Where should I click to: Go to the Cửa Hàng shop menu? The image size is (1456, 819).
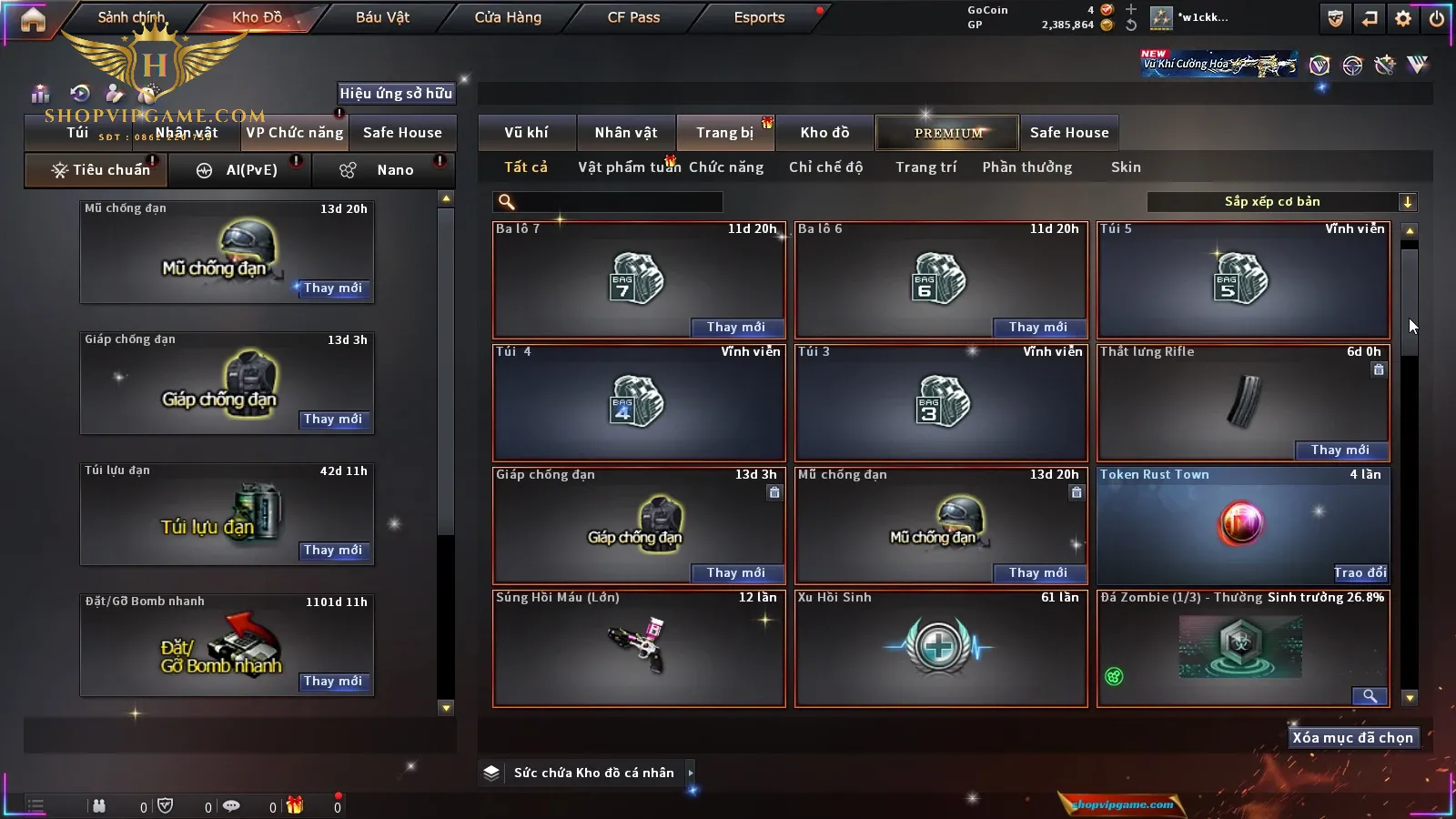(508, 17)
